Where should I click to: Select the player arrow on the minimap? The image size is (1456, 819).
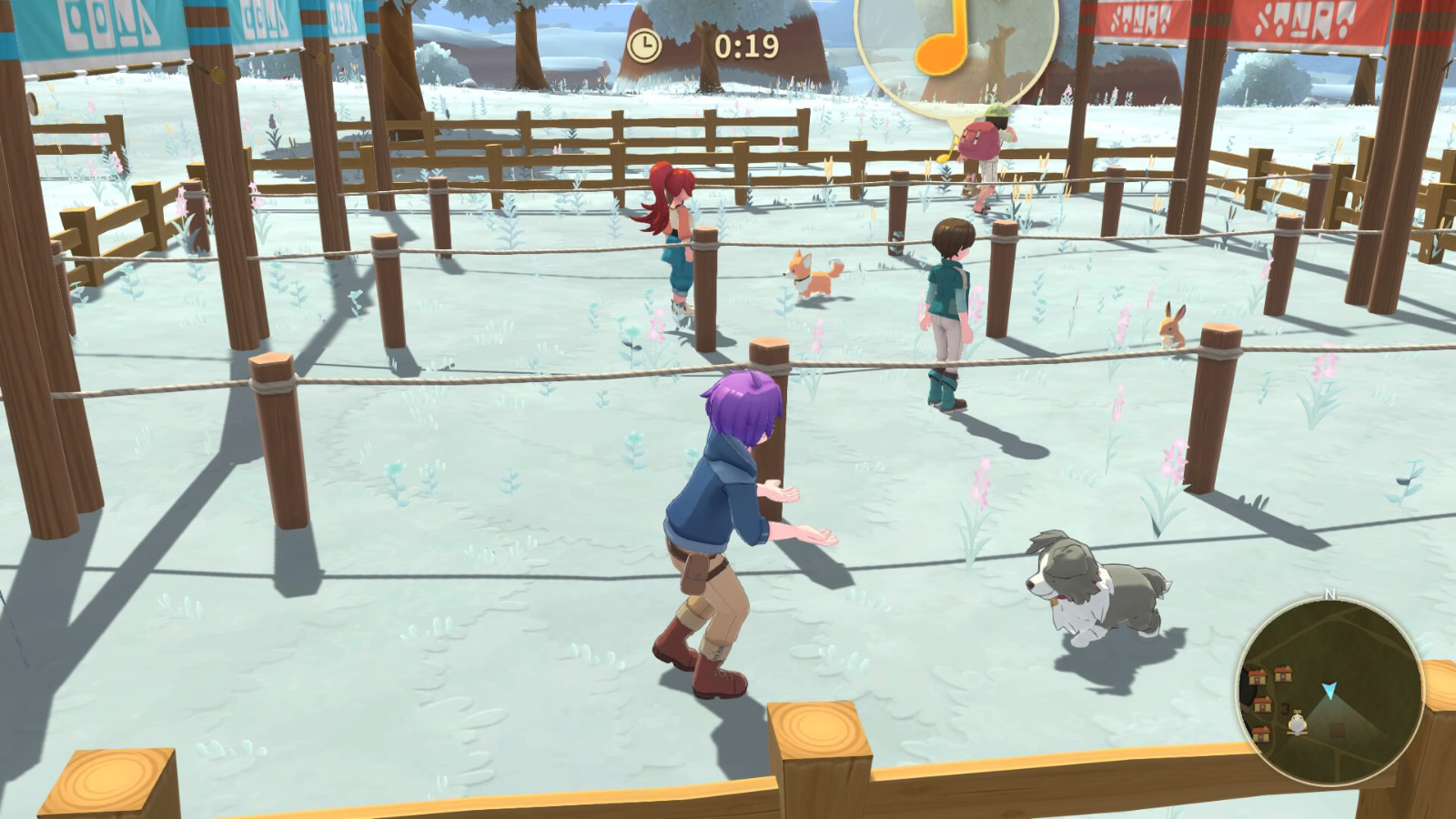click(x=1330, y=689)
